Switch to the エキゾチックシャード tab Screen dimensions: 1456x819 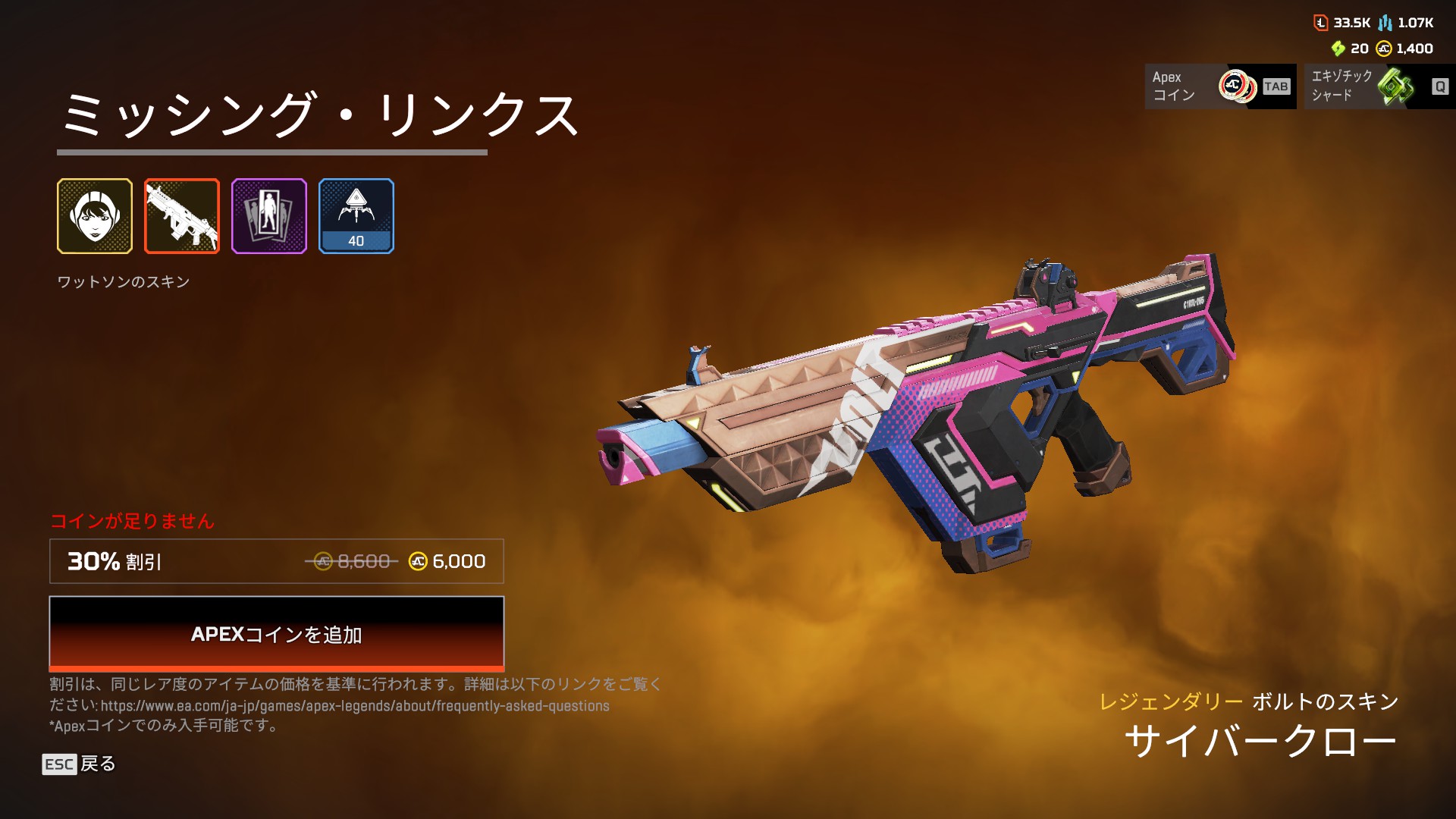click(1379, 86)
